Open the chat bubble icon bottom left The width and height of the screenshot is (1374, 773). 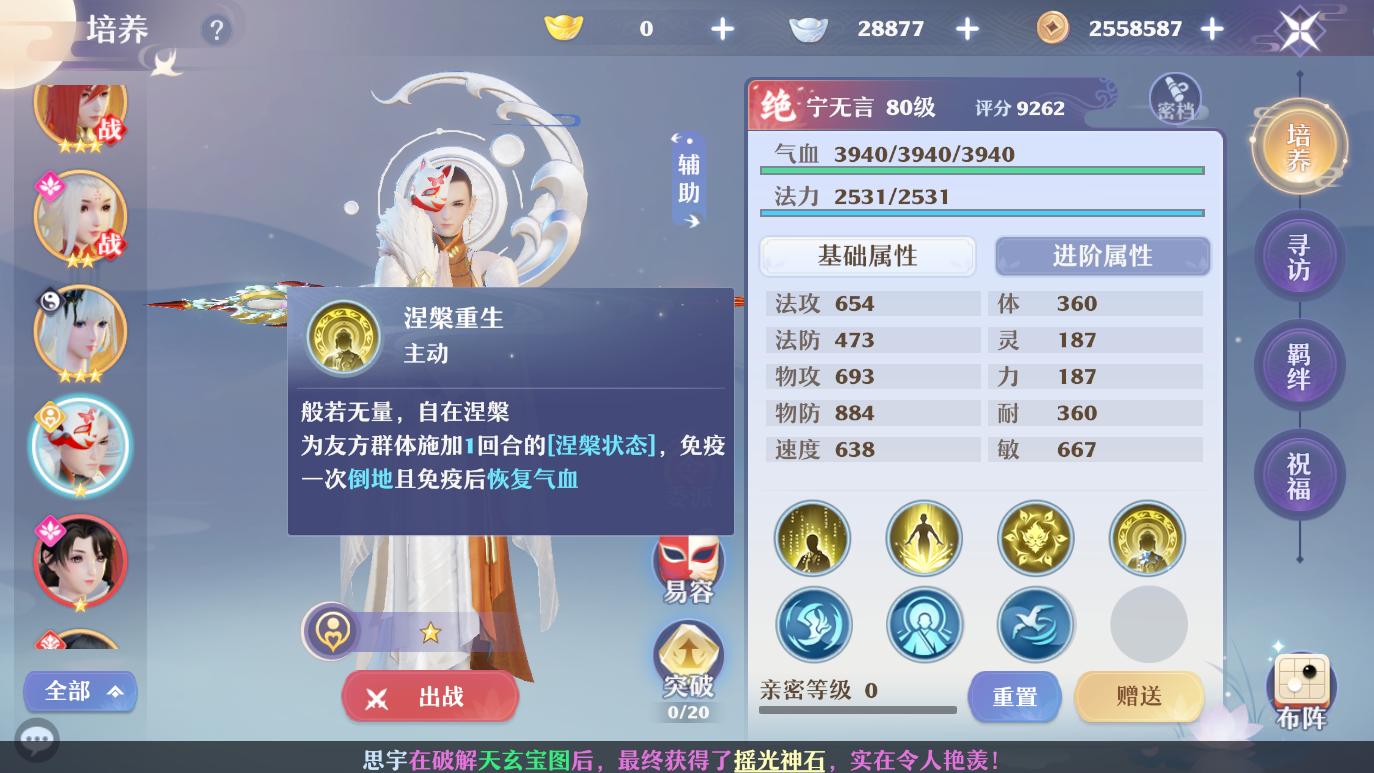[x=37, y=740]
